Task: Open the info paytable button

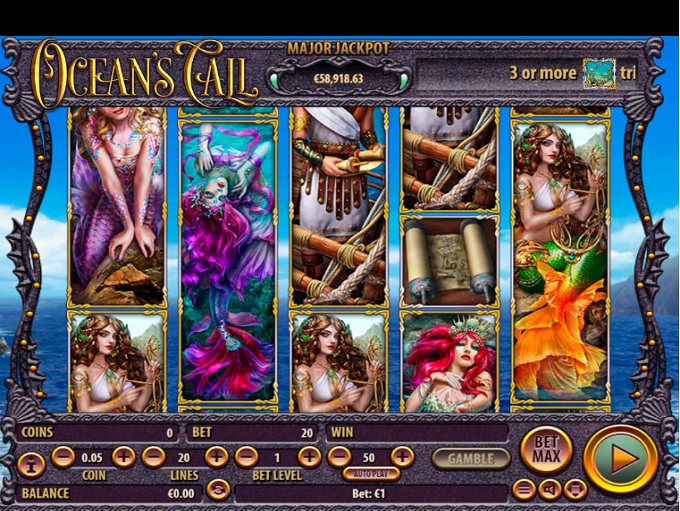Action: pyautogui.click(x=30, y=464)
